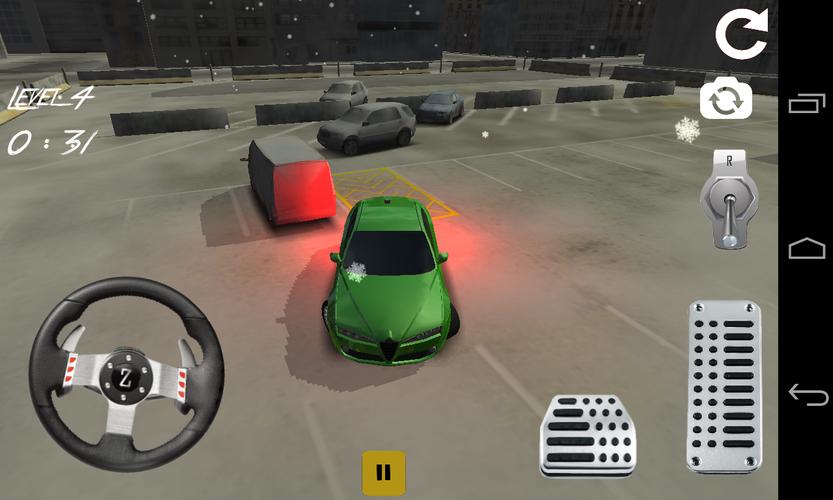Hit the brake pedal
Image resolution: width=833 pixels, height=500 pixels.
588,435
